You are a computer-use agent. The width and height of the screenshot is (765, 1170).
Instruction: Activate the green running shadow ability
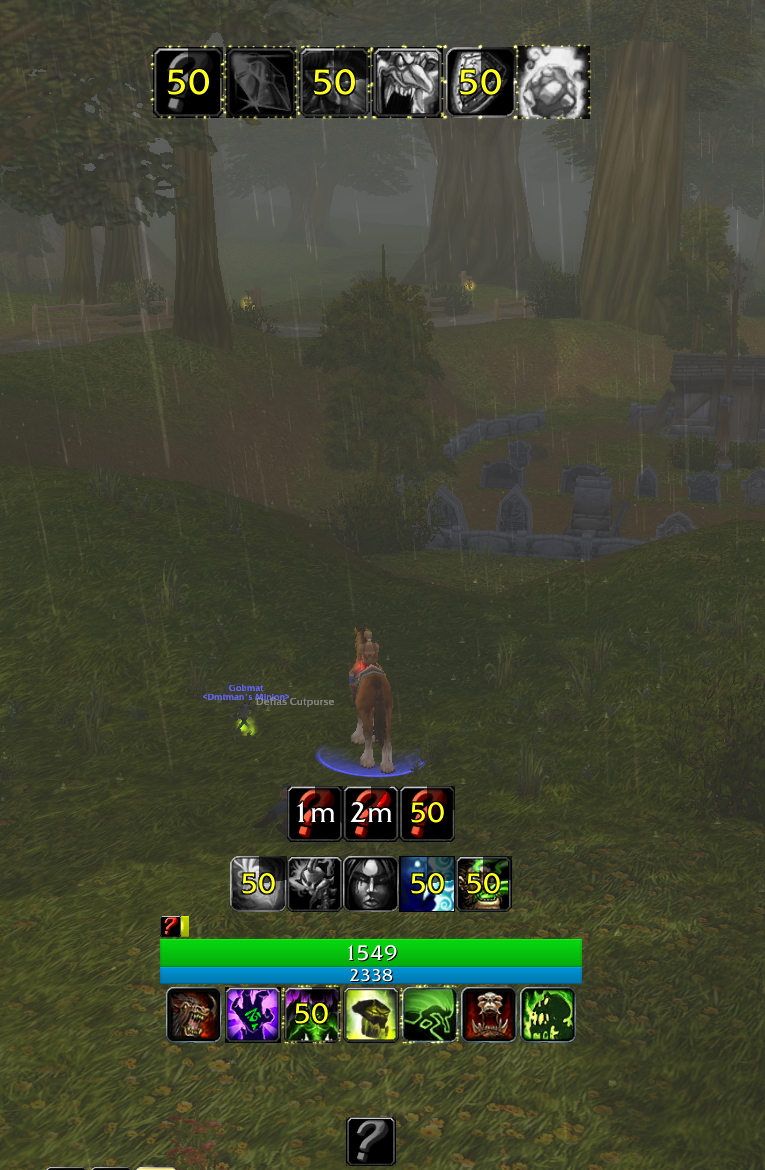[x=430, y=1015]
